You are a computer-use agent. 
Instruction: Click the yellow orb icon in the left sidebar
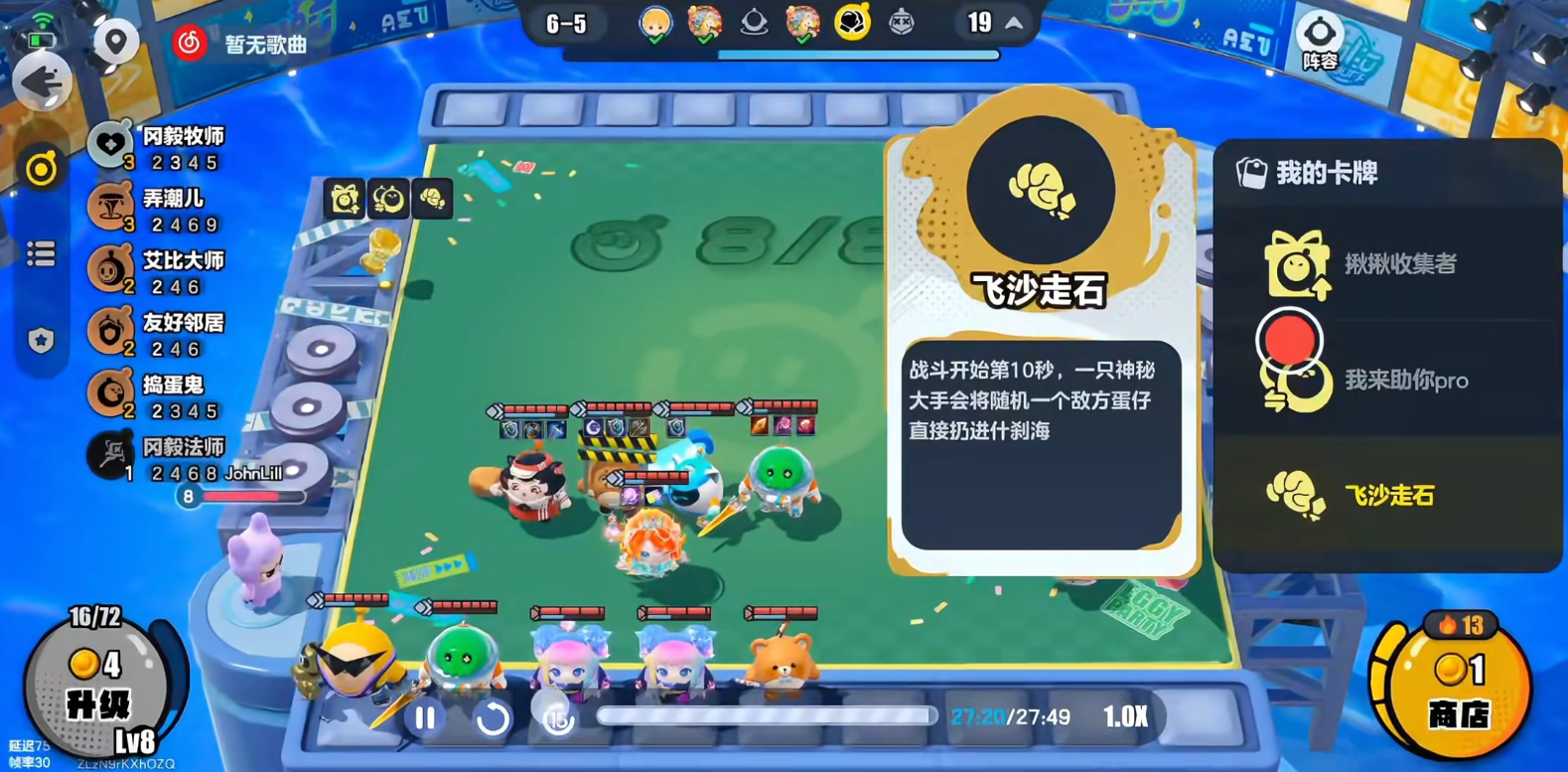click(x=41, y=169)
